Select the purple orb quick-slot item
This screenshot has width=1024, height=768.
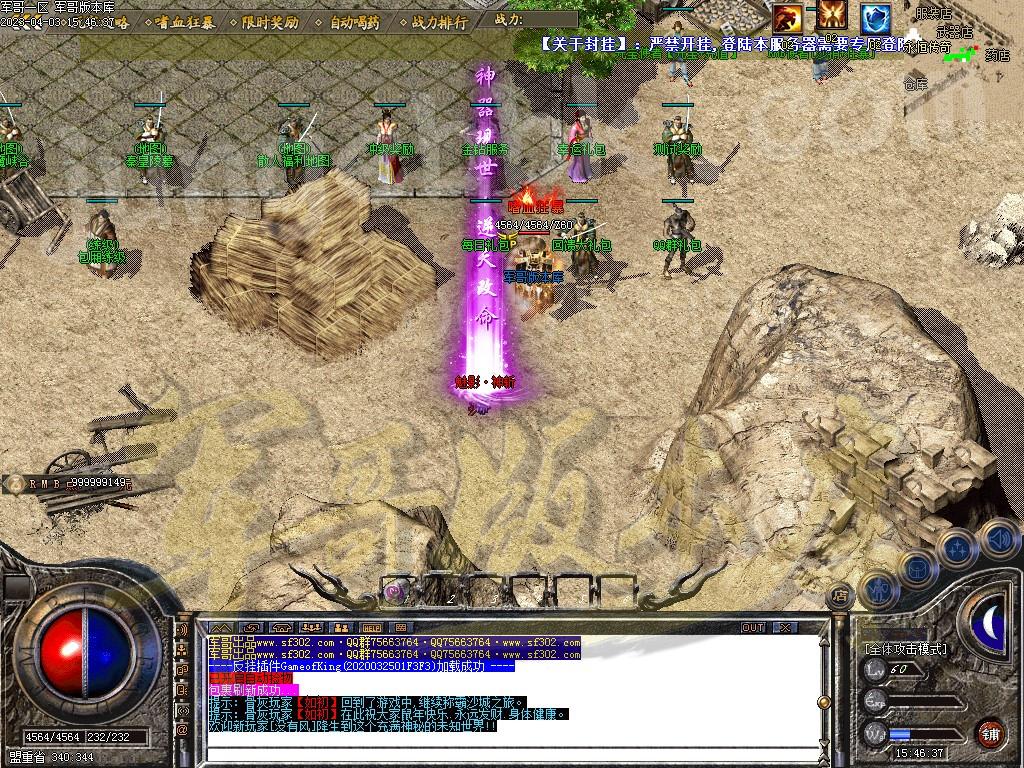pos(395,592)
